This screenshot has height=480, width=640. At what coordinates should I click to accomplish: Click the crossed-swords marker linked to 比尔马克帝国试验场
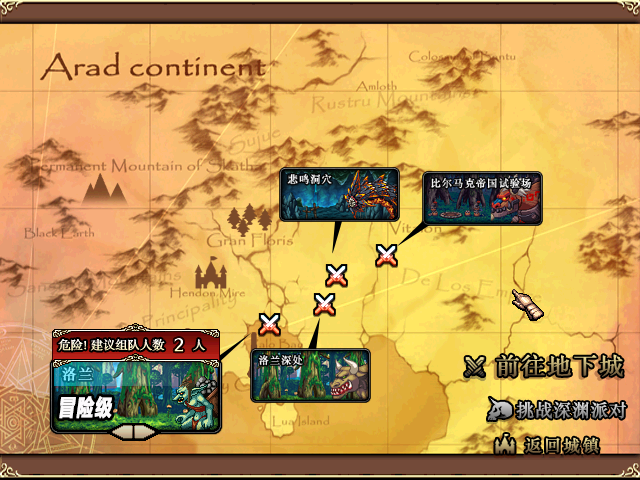[x=386, y=256]
